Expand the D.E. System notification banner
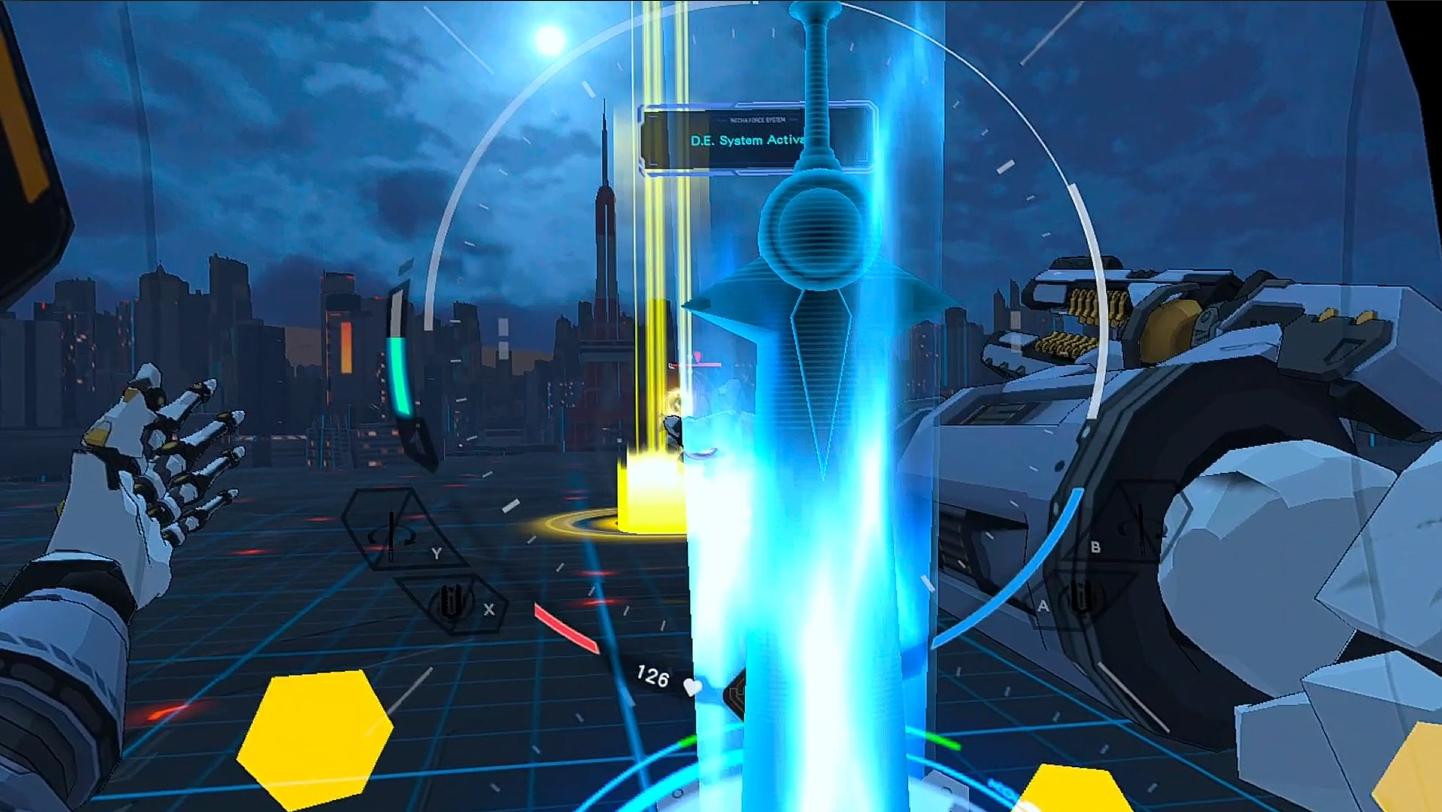This screenshot has width=1442, height=812. click(762, 132)
